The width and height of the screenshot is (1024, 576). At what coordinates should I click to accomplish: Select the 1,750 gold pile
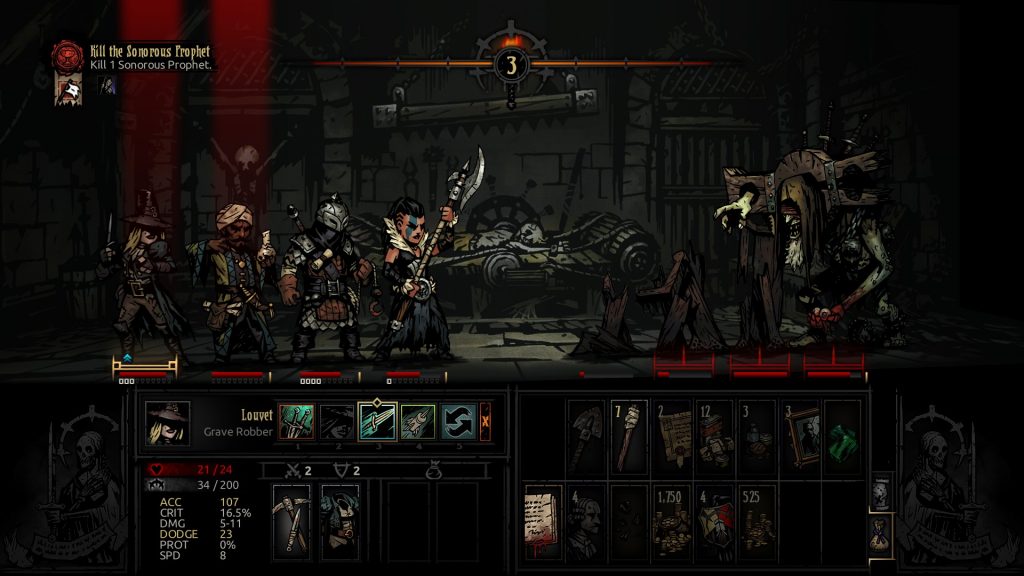(674, 520)
